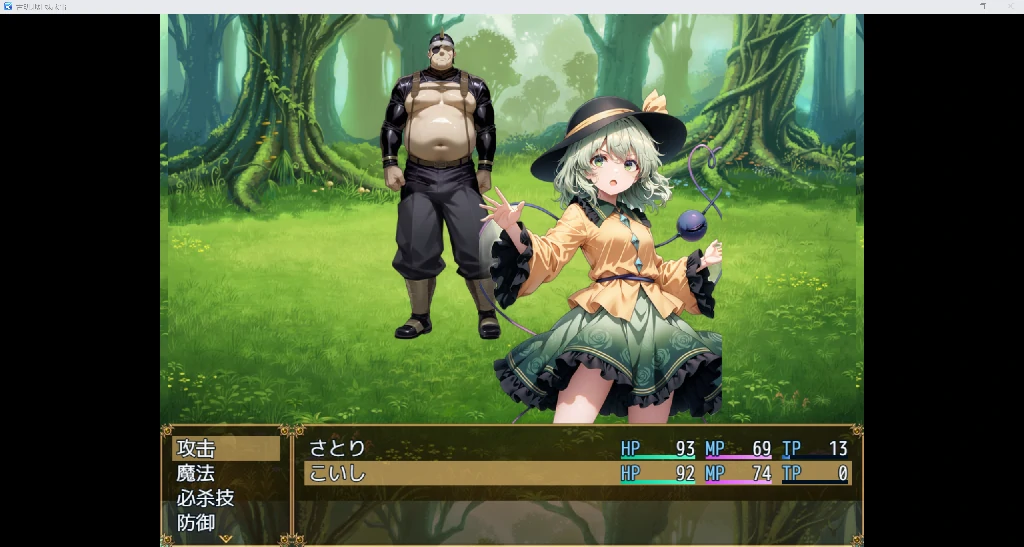Select the 防御 guard command
The height and width of the screenshot is (547, 1024).
click(225, 522)
